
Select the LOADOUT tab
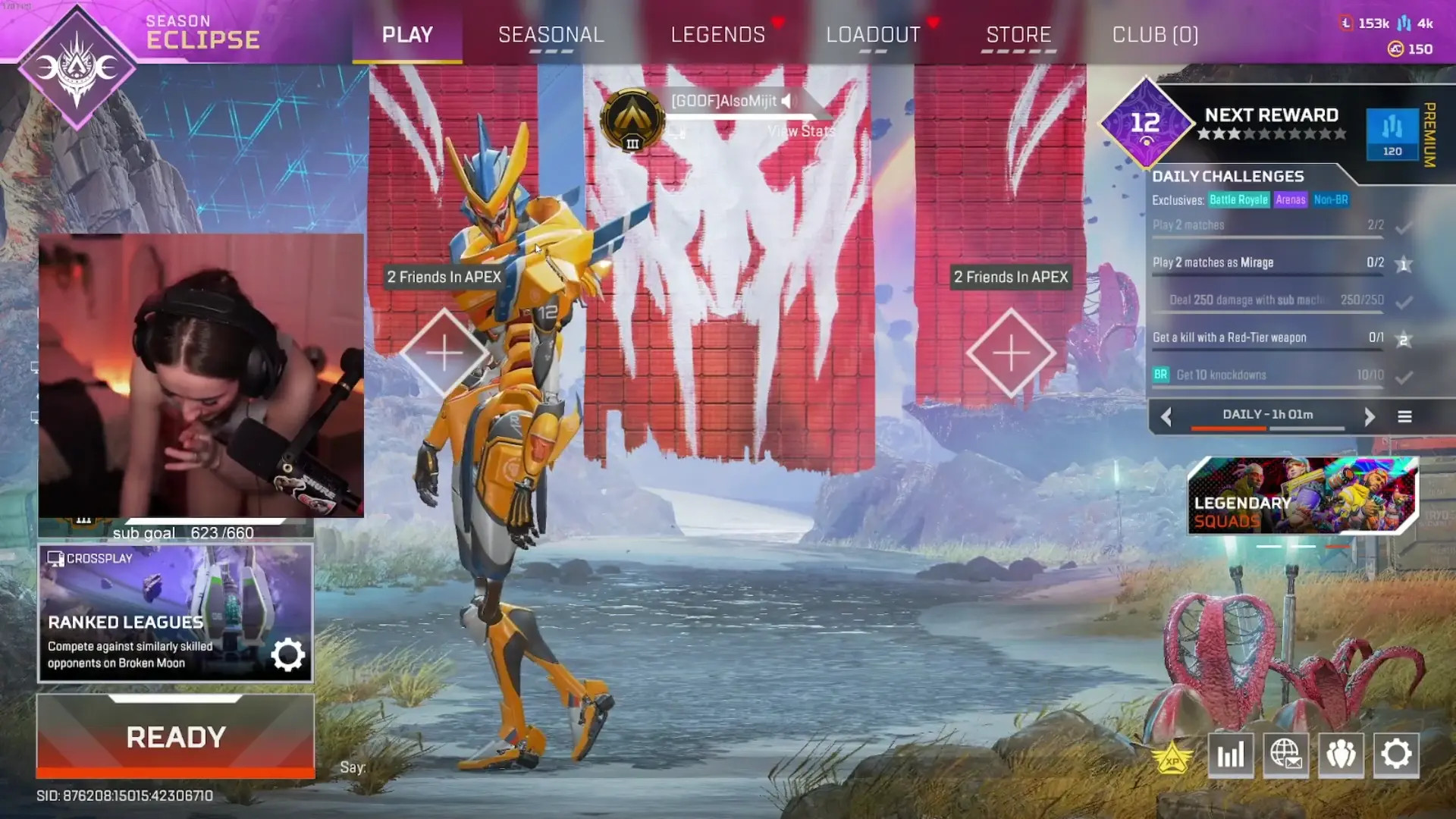pyautogui.click(x=873, y=35)
